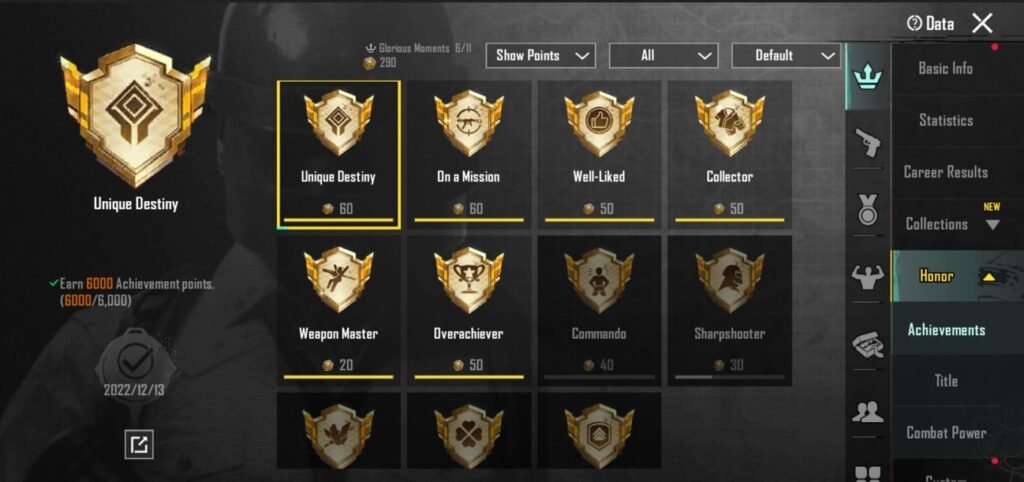Open the Overachiever achievement tile
This screenshot has height=482, width=1024.
pyautogui.click(x=468, y=310)
